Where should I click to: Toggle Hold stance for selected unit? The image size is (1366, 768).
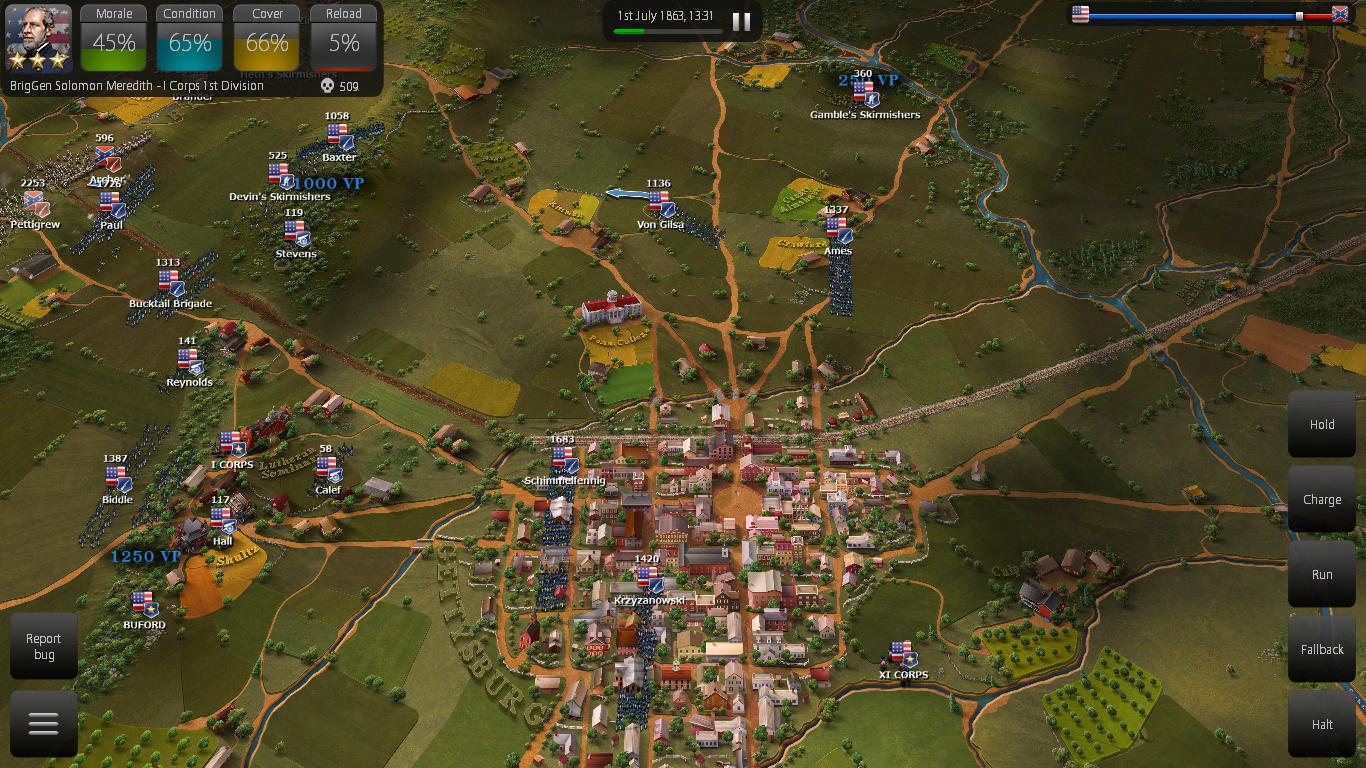click(1321, 424)
